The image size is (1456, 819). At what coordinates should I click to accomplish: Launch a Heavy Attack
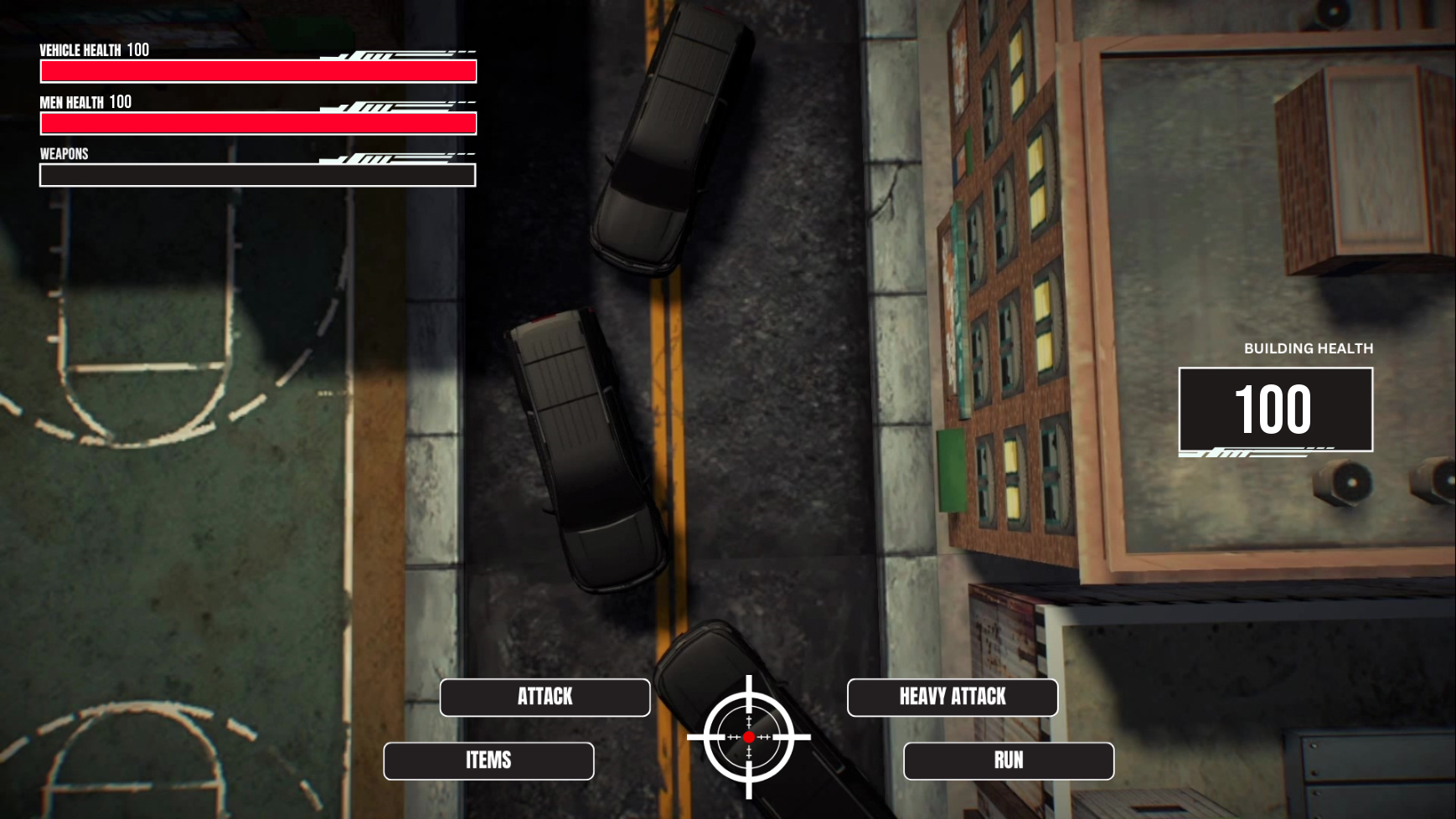[953, 697]
